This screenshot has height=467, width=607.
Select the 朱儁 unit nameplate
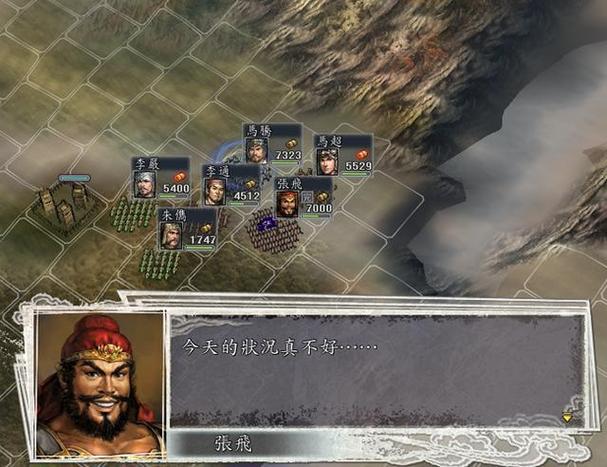pyautogui.click(x=186, y=229)
